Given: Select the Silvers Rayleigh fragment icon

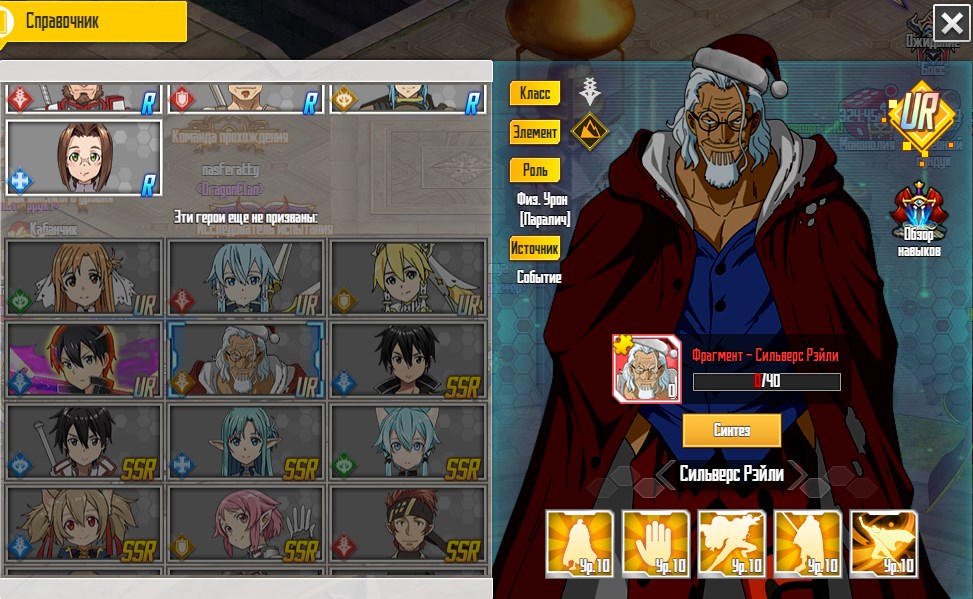Looking at the screenshot, I should [646, 368].
